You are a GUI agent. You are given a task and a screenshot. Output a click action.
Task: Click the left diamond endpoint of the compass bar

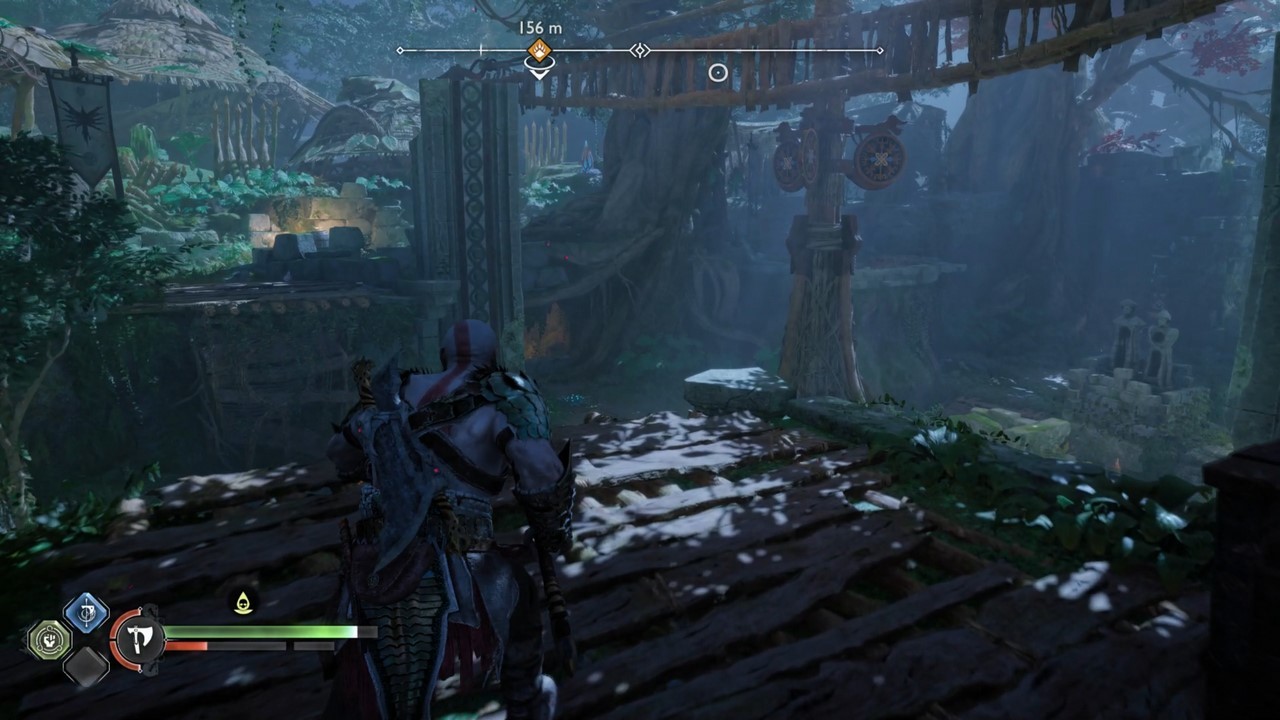[x=400, y=49]
